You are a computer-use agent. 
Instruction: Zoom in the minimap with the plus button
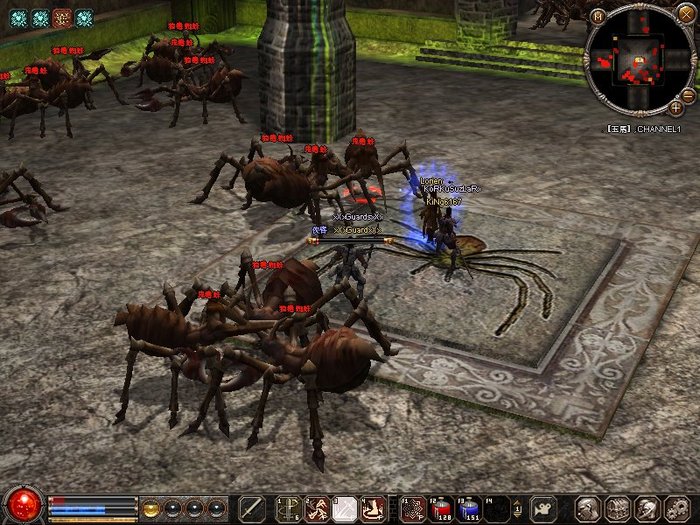(676, 107)
